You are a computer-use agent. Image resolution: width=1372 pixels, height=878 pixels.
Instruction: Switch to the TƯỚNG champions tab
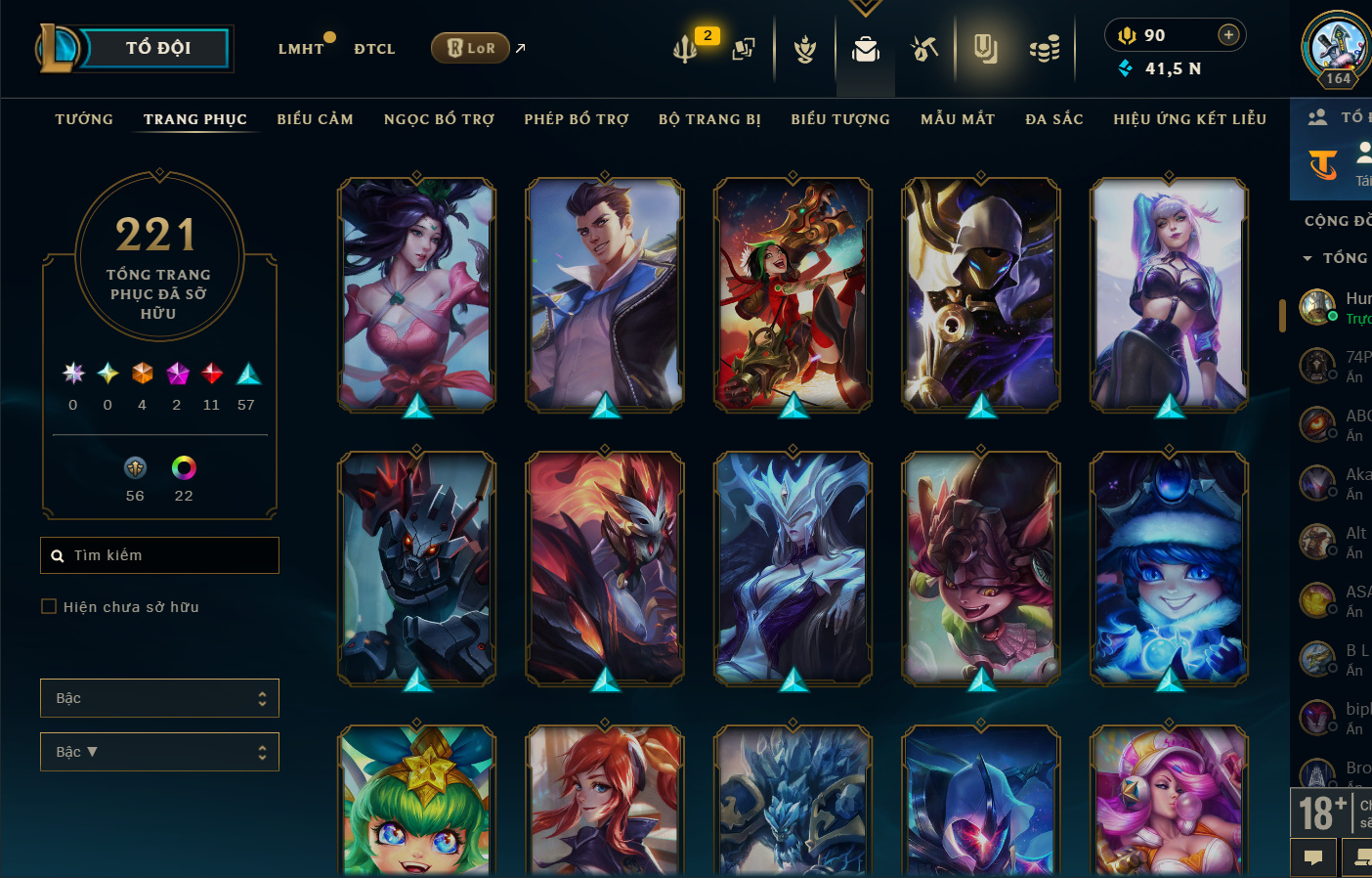84,119
